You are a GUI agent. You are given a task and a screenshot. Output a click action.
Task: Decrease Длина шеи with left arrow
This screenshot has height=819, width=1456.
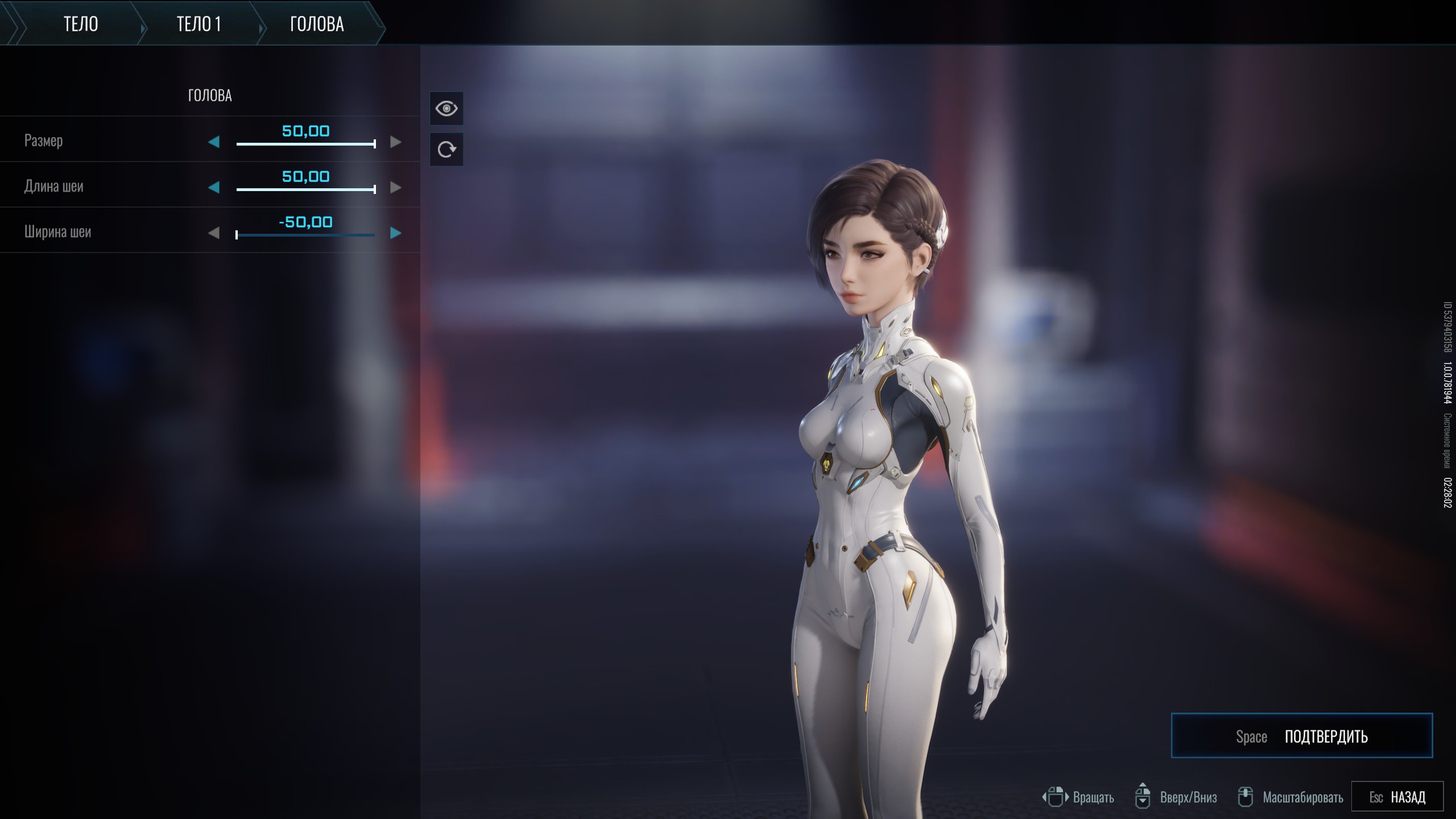(x=214, y=188)
